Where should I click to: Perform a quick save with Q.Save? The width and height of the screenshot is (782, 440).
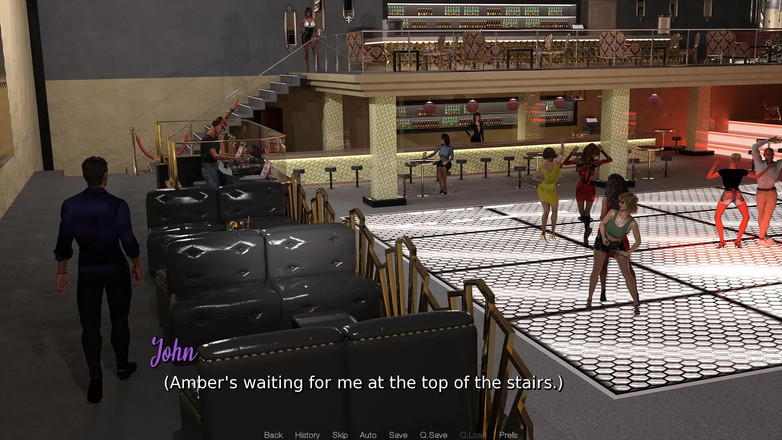(x=433, y=435)
